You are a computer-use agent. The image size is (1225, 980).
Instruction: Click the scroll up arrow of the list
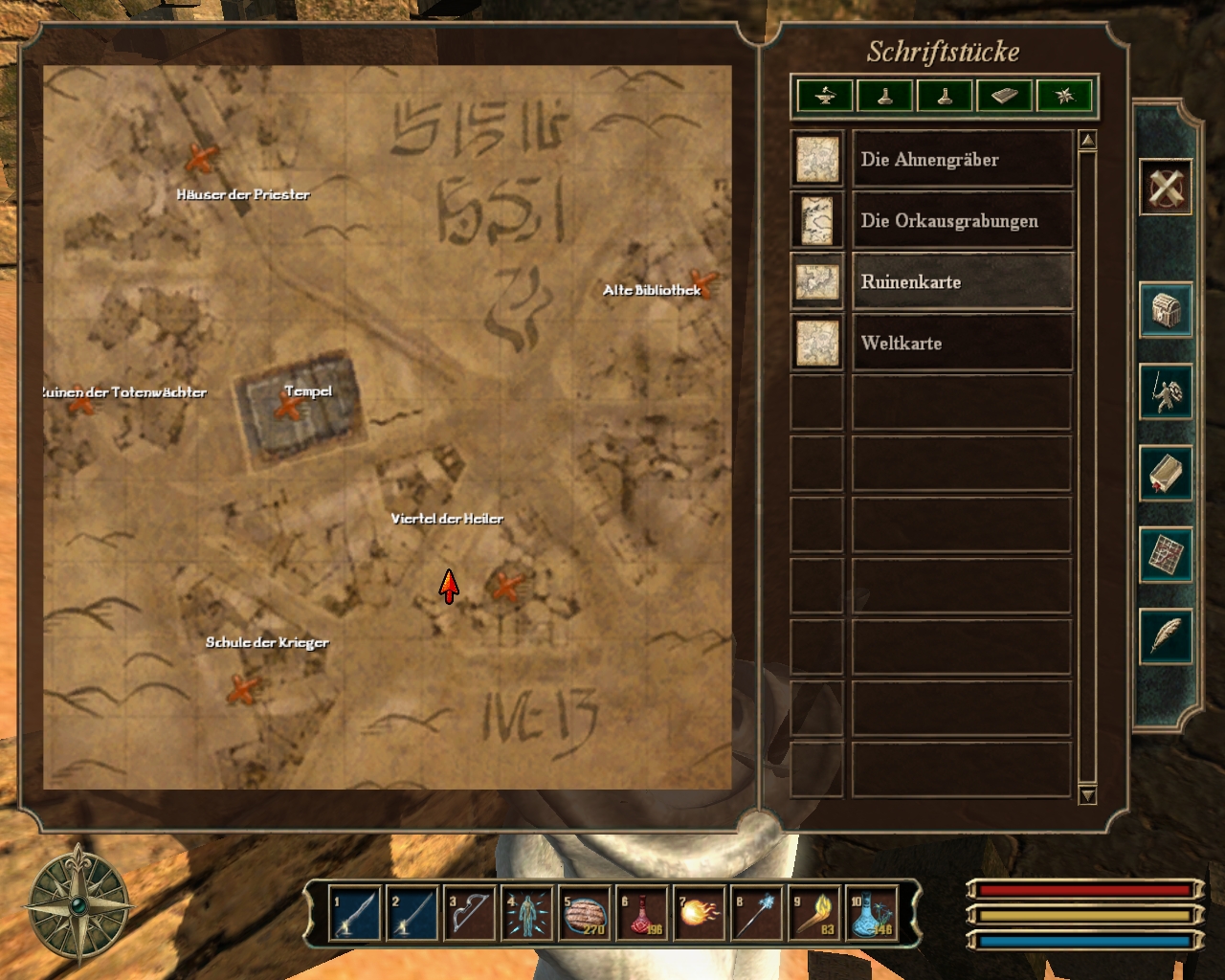(x=1087, y=141)
